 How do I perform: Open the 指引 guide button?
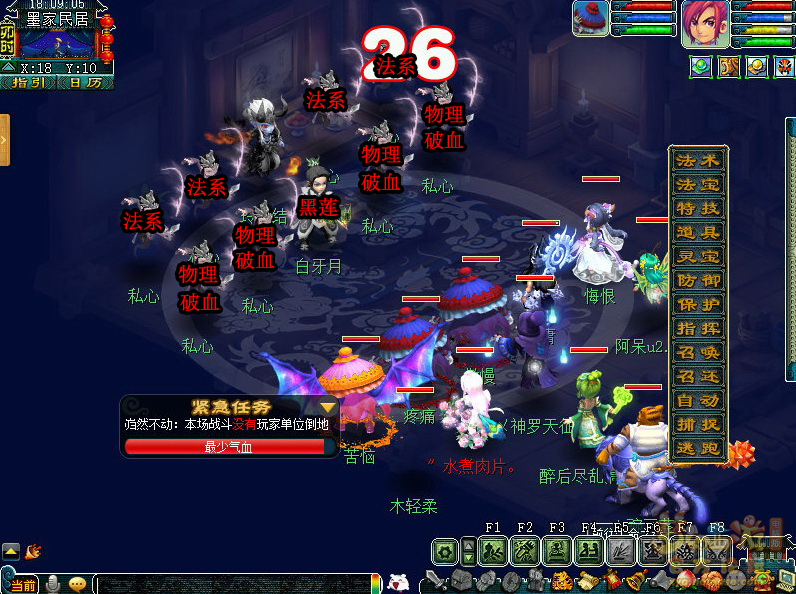pyautogui.click(x=28, y=83)
